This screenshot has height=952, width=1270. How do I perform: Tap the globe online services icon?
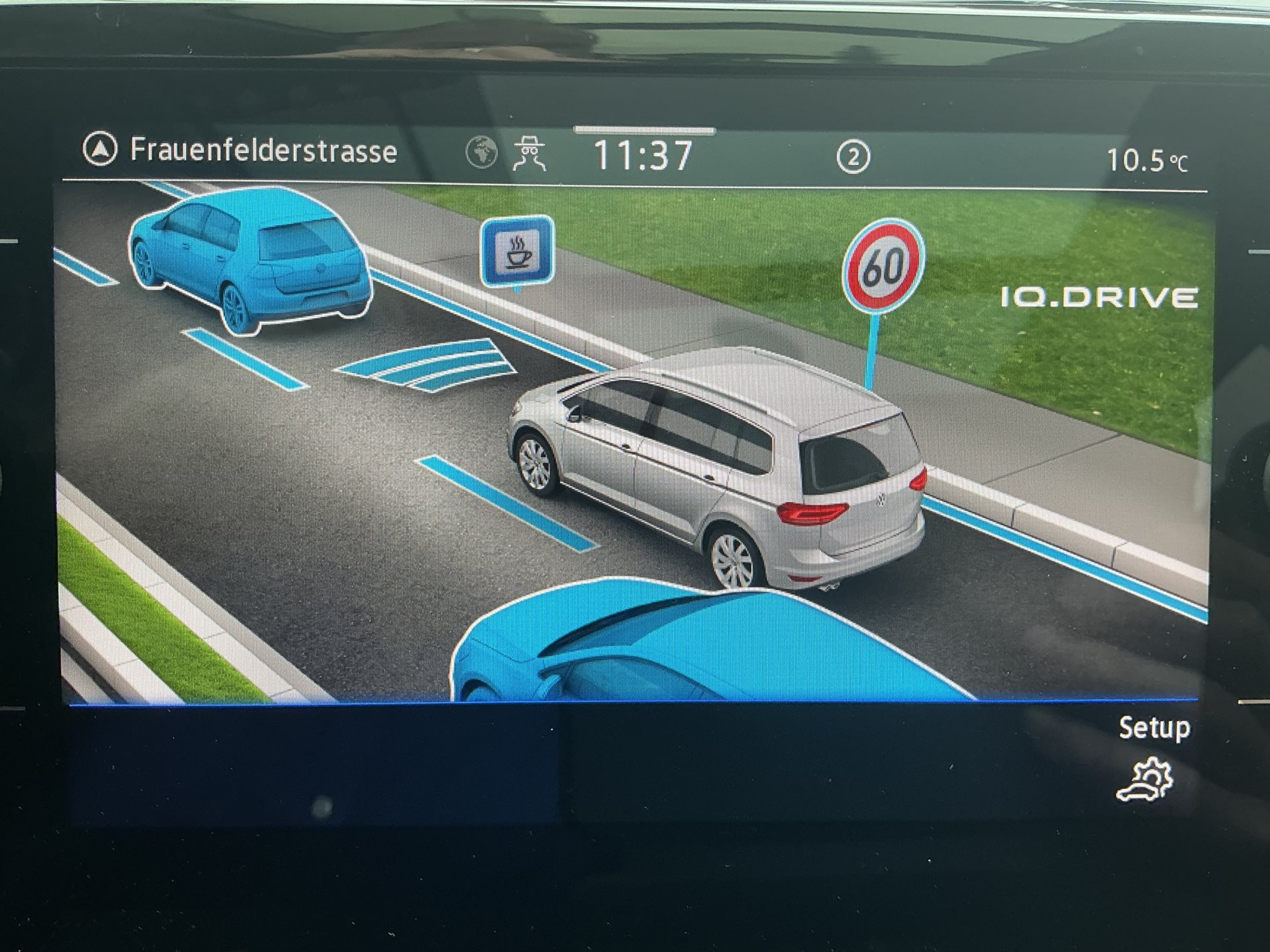pos(482,152)
